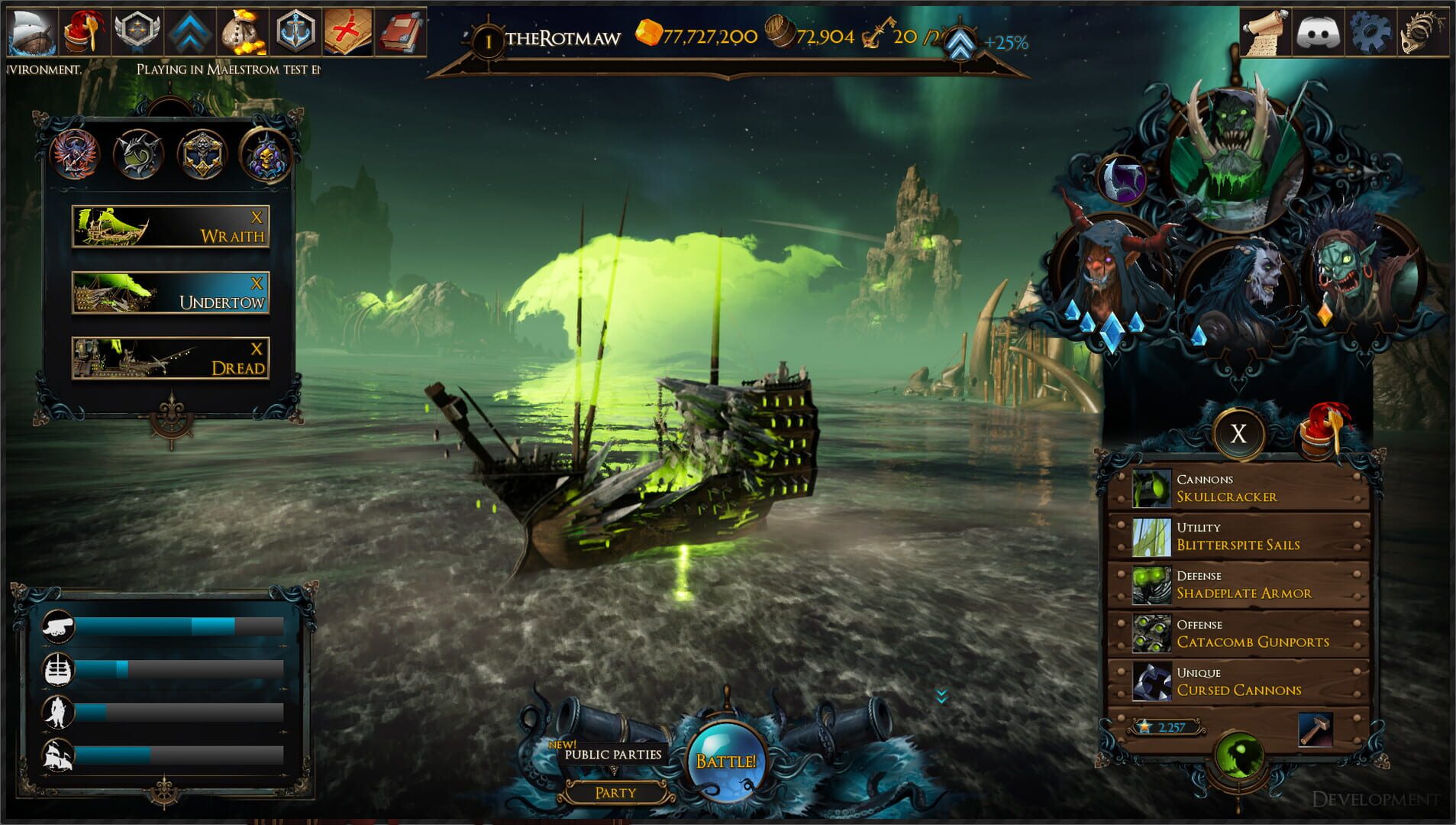1456x825 pixels.
Task: Open the ship selection icon
Action: [x=34, y=32]
